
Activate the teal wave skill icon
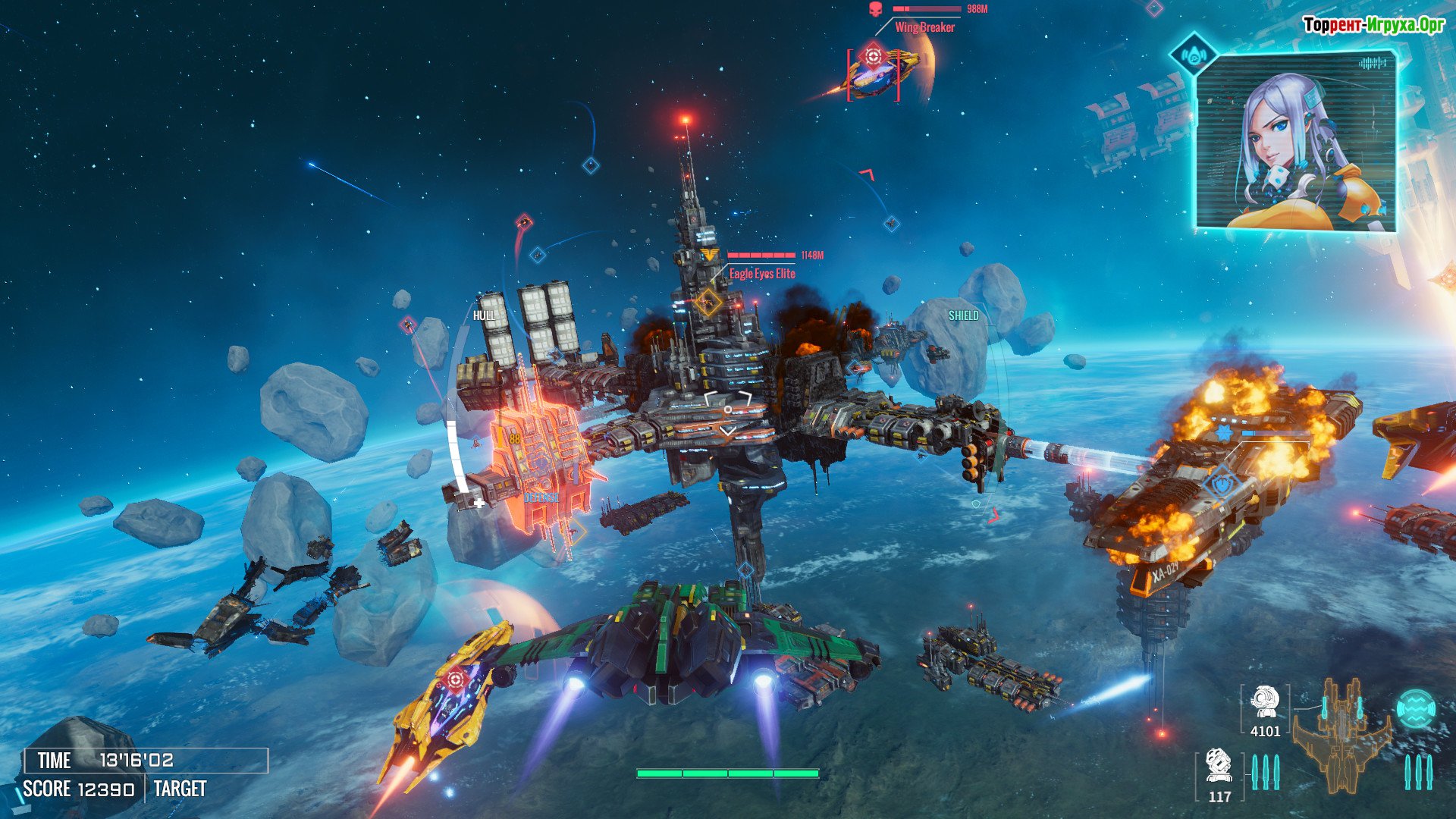click(x=1415, y=709)
